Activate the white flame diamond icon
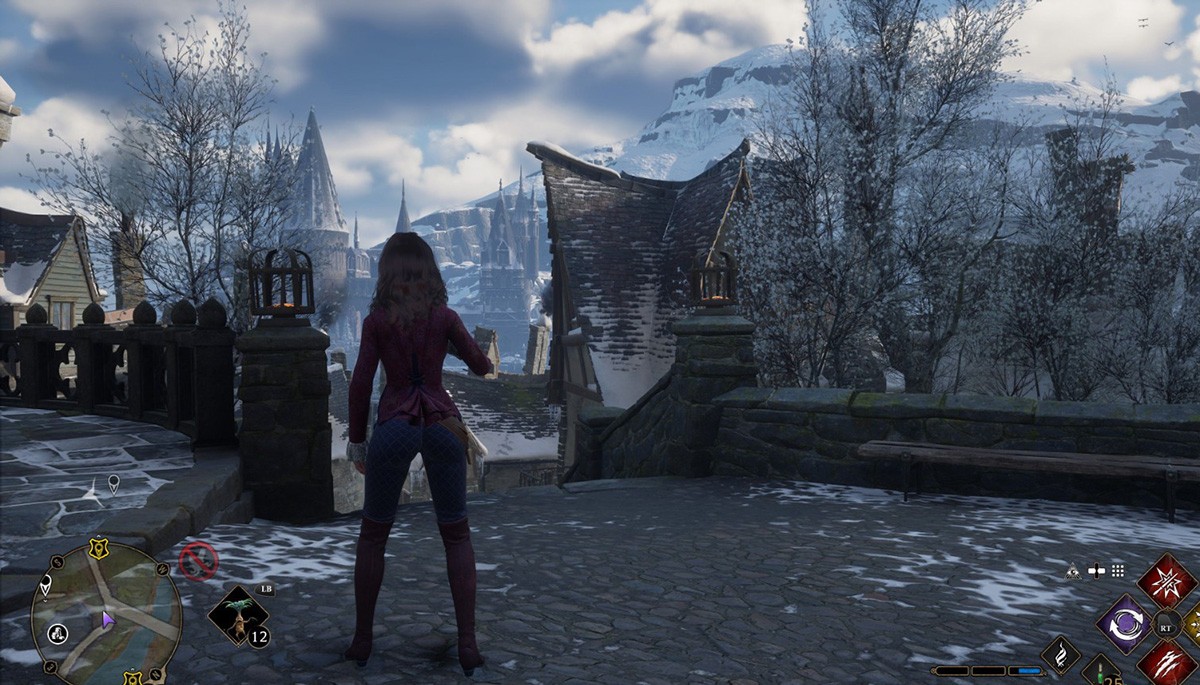This screenshot has width=1200, height=685. tap(1061, 654)
